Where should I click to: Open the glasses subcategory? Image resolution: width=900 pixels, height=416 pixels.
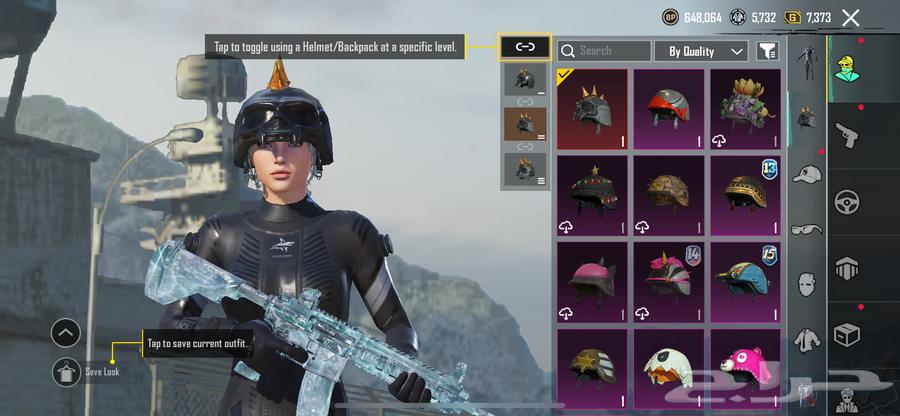(x=805, y=231)
